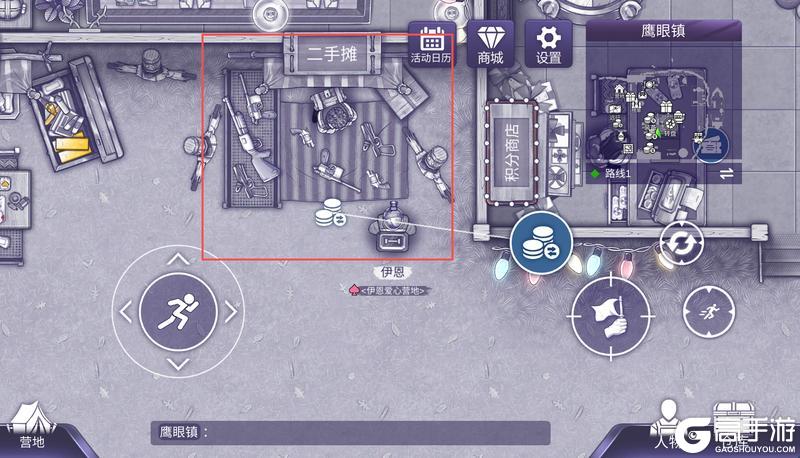Tap the small sprint button with running figure
Screen dimensions: 800x458
pyautogui.click(x=708, y=313)
